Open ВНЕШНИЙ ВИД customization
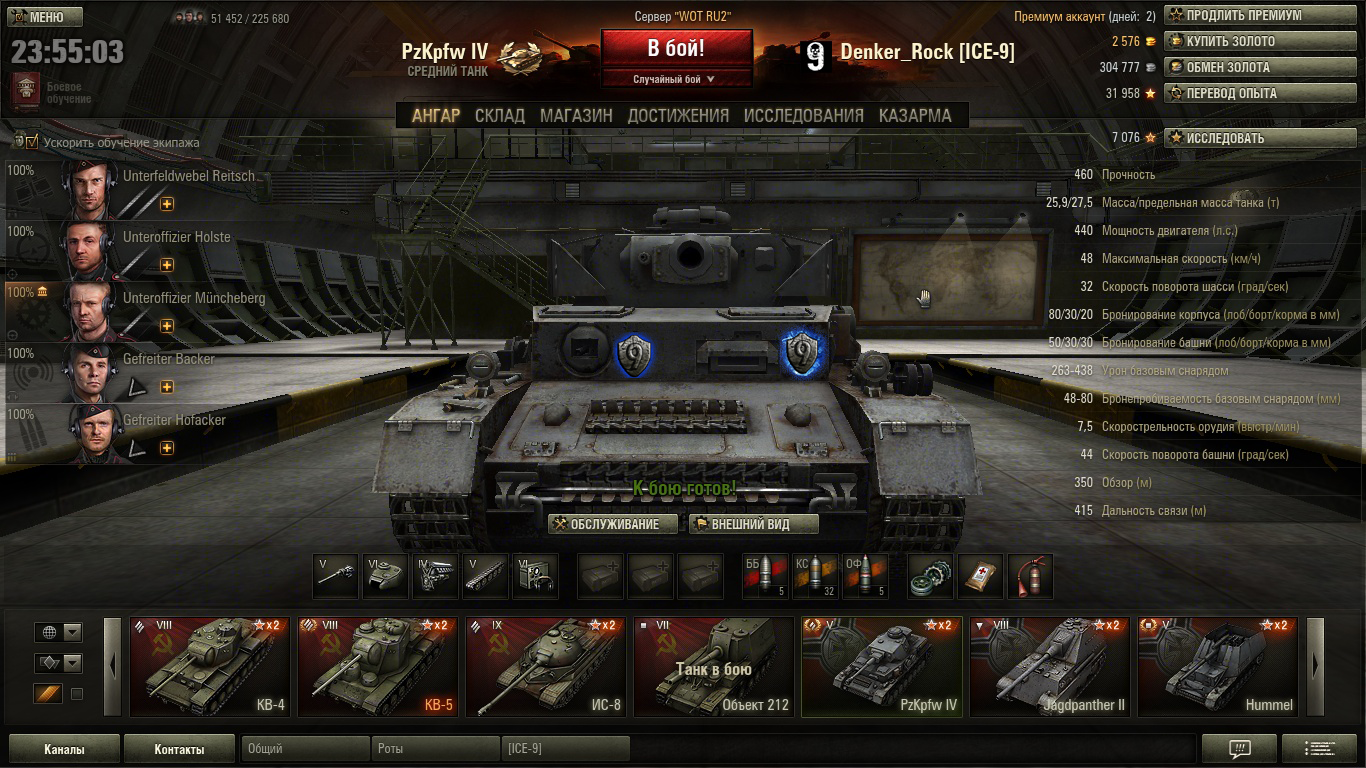Viewport: 1366px width, 768px height. (x=753, y=524)
